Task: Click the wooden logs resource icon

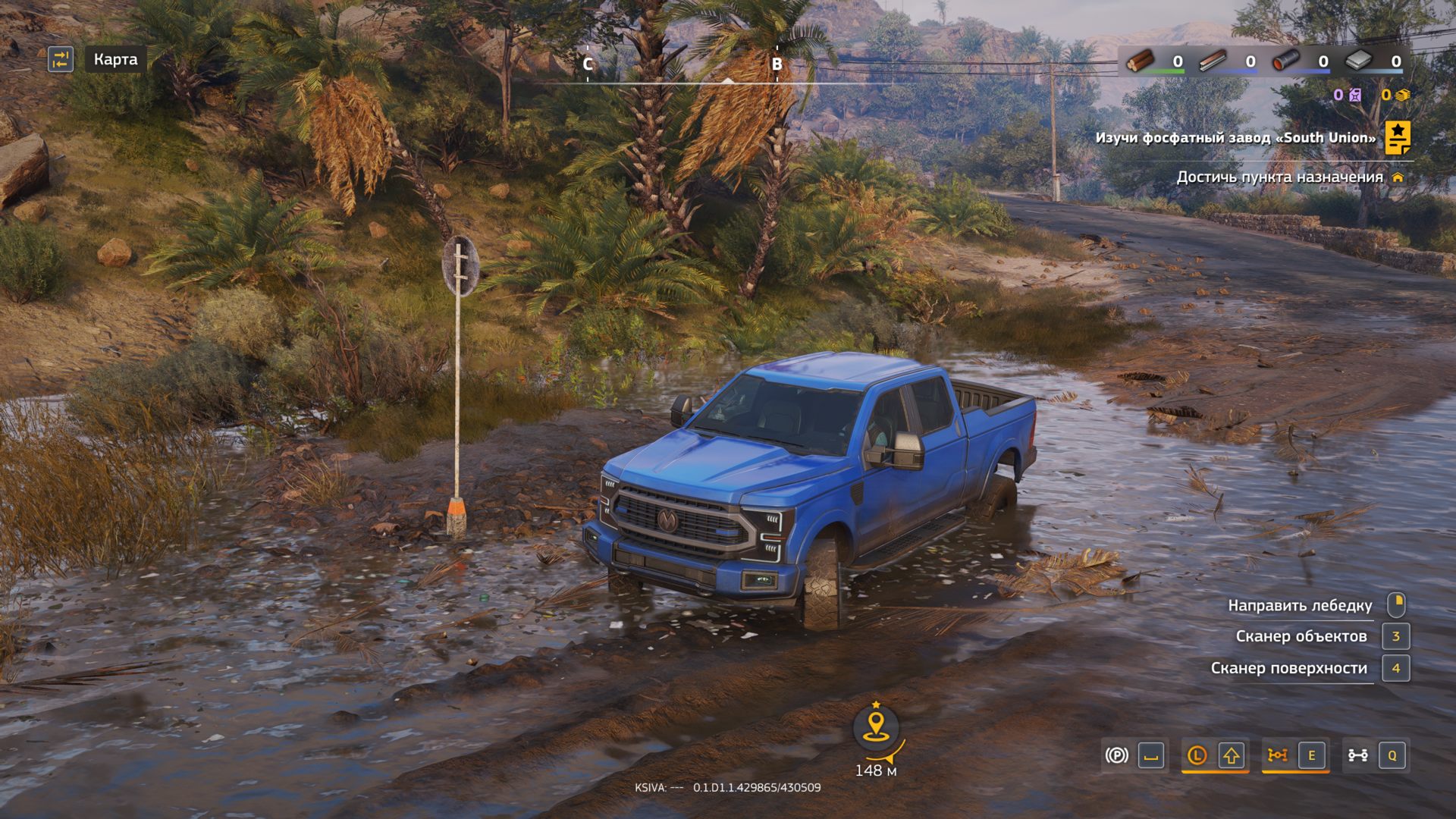Action: [x=1139, y=61]
